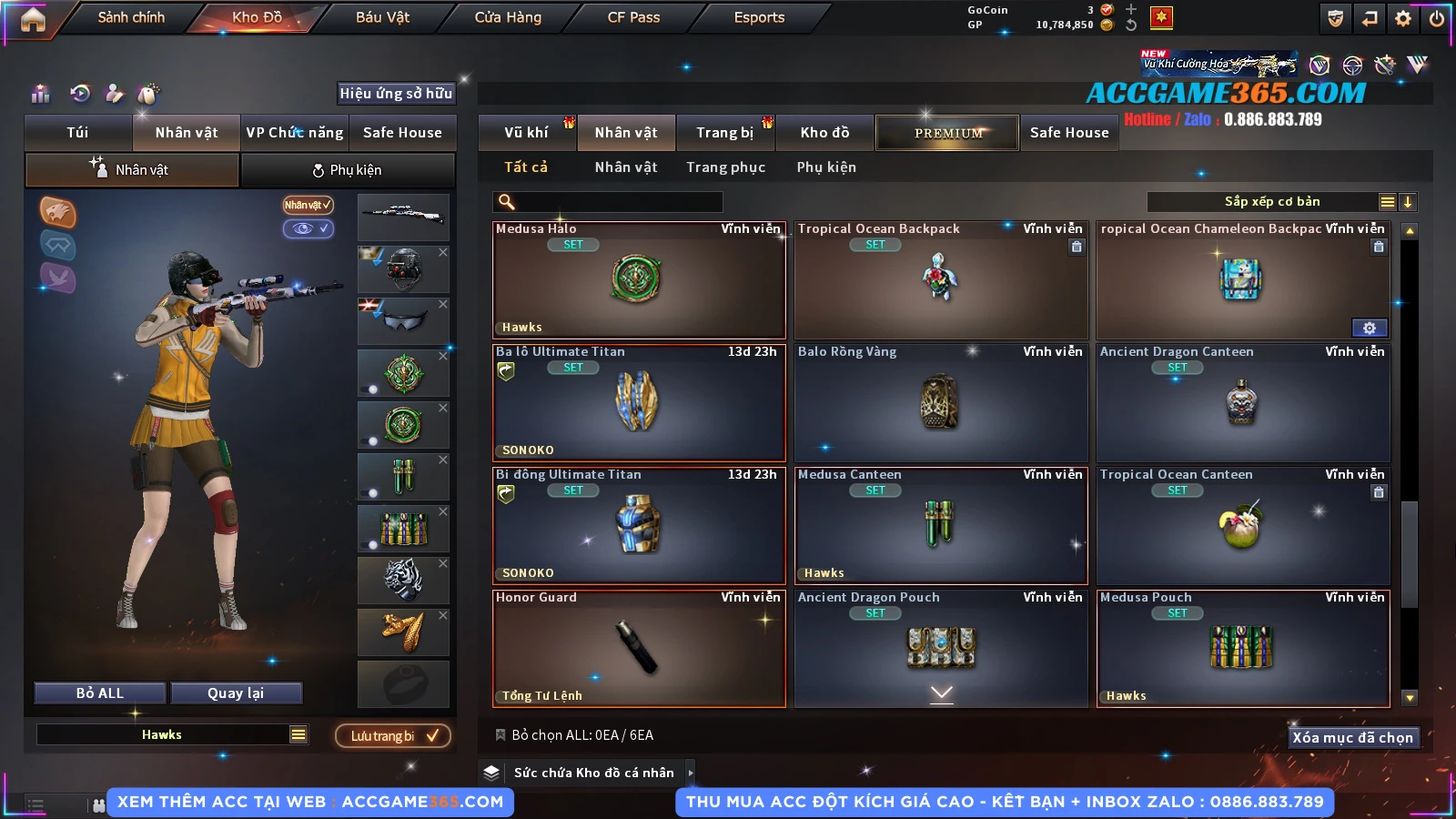1456x819 pixels.
Task: Save loadout with Lưu trang bị
Action: (x=393, y=736)
